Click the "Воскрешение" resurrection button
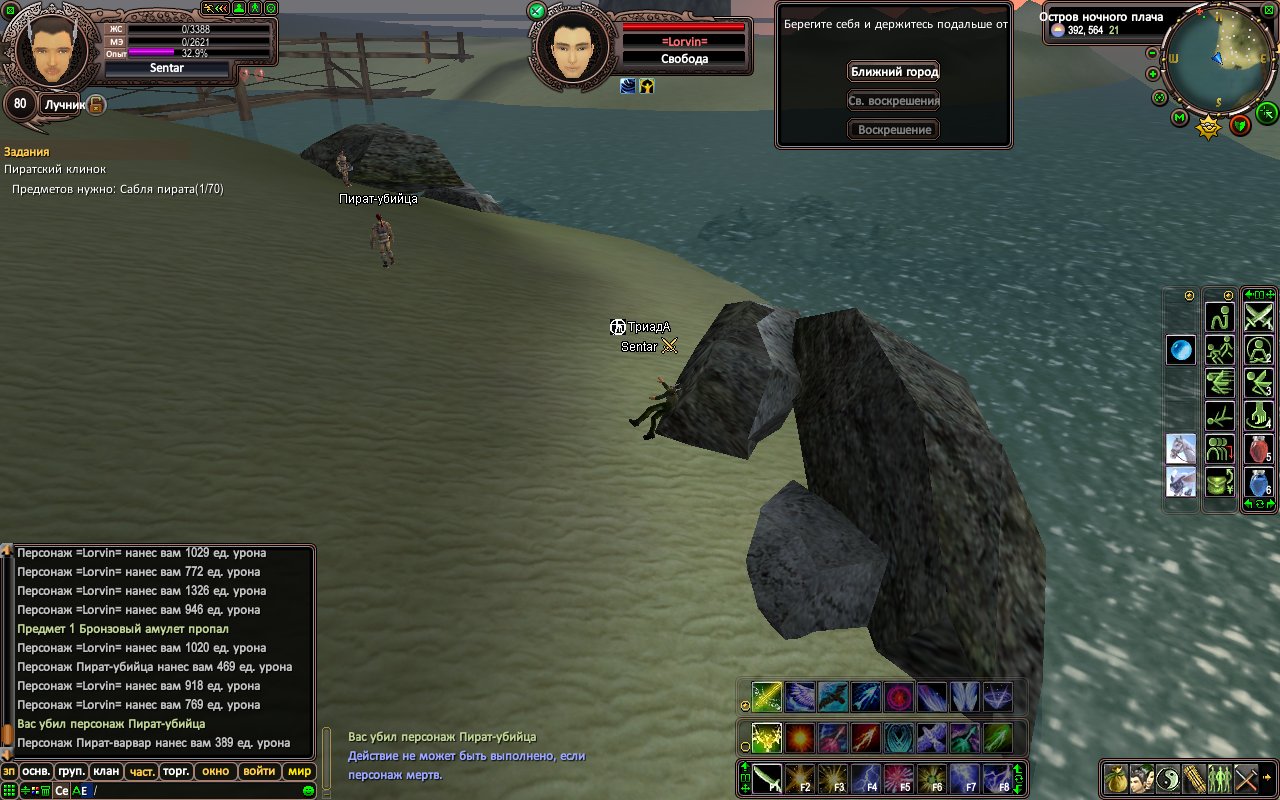This screenshot has height=800, width=1280. (x=894, y=130)
